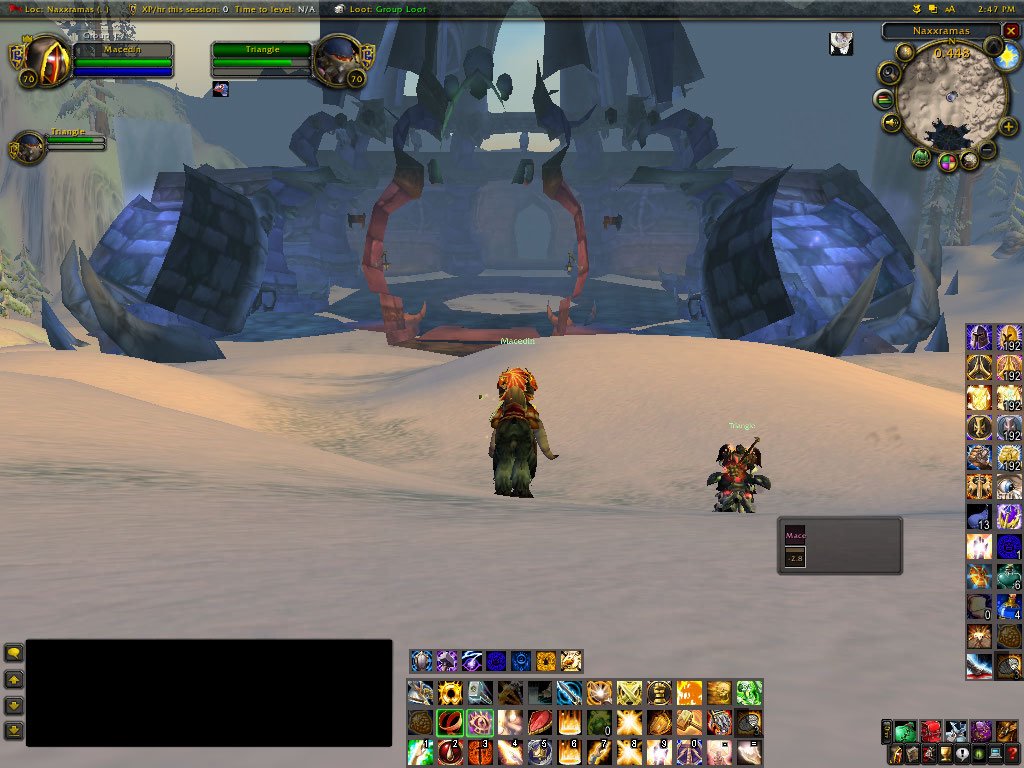Image resolution: width=1024 pixels, height=768 pixels.
Task: Cast the green-bordered eye seal ability
Action: click(x=480, y=722)
